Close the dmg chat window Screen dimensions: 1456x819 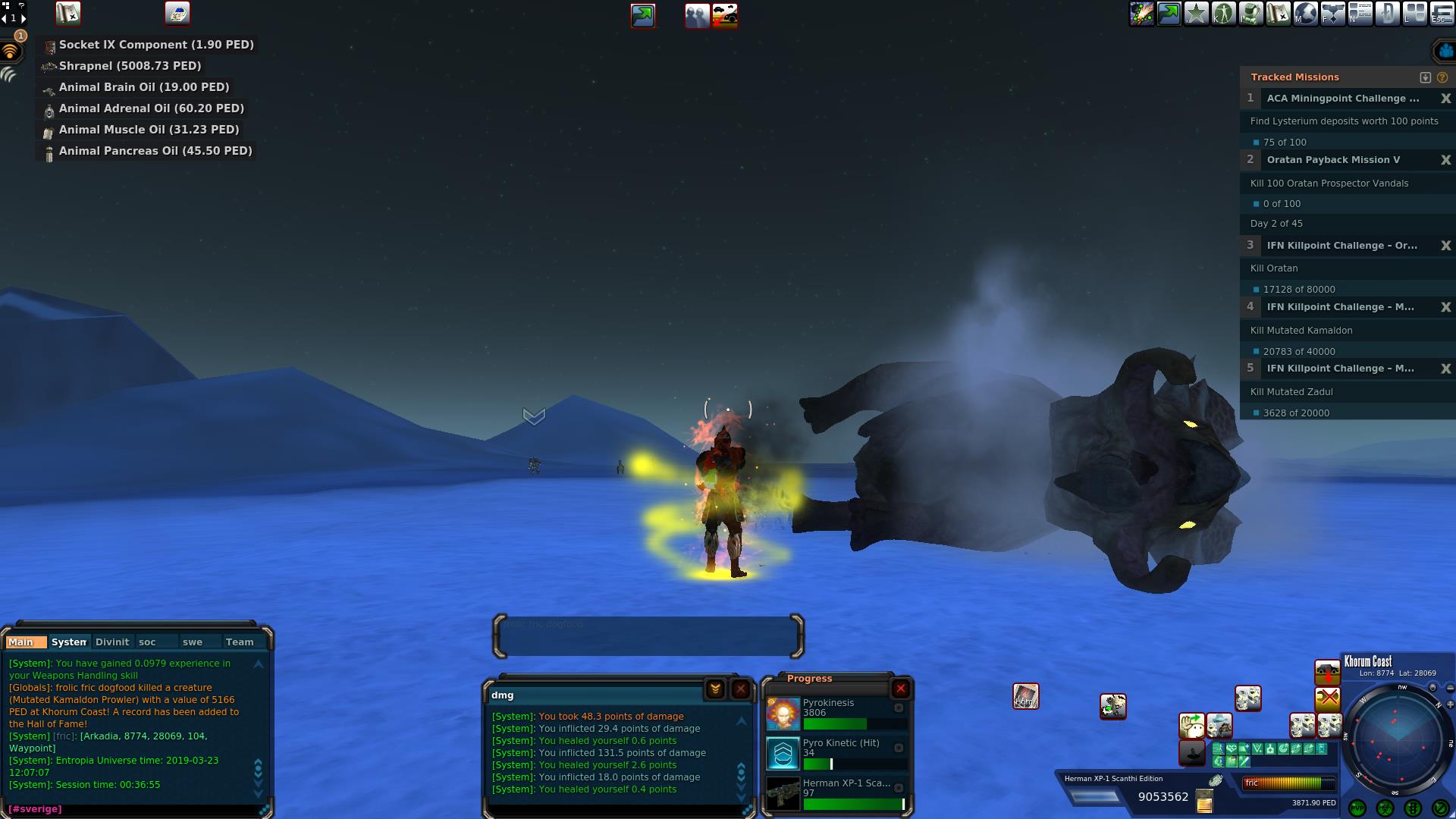(x=741, y=689)
